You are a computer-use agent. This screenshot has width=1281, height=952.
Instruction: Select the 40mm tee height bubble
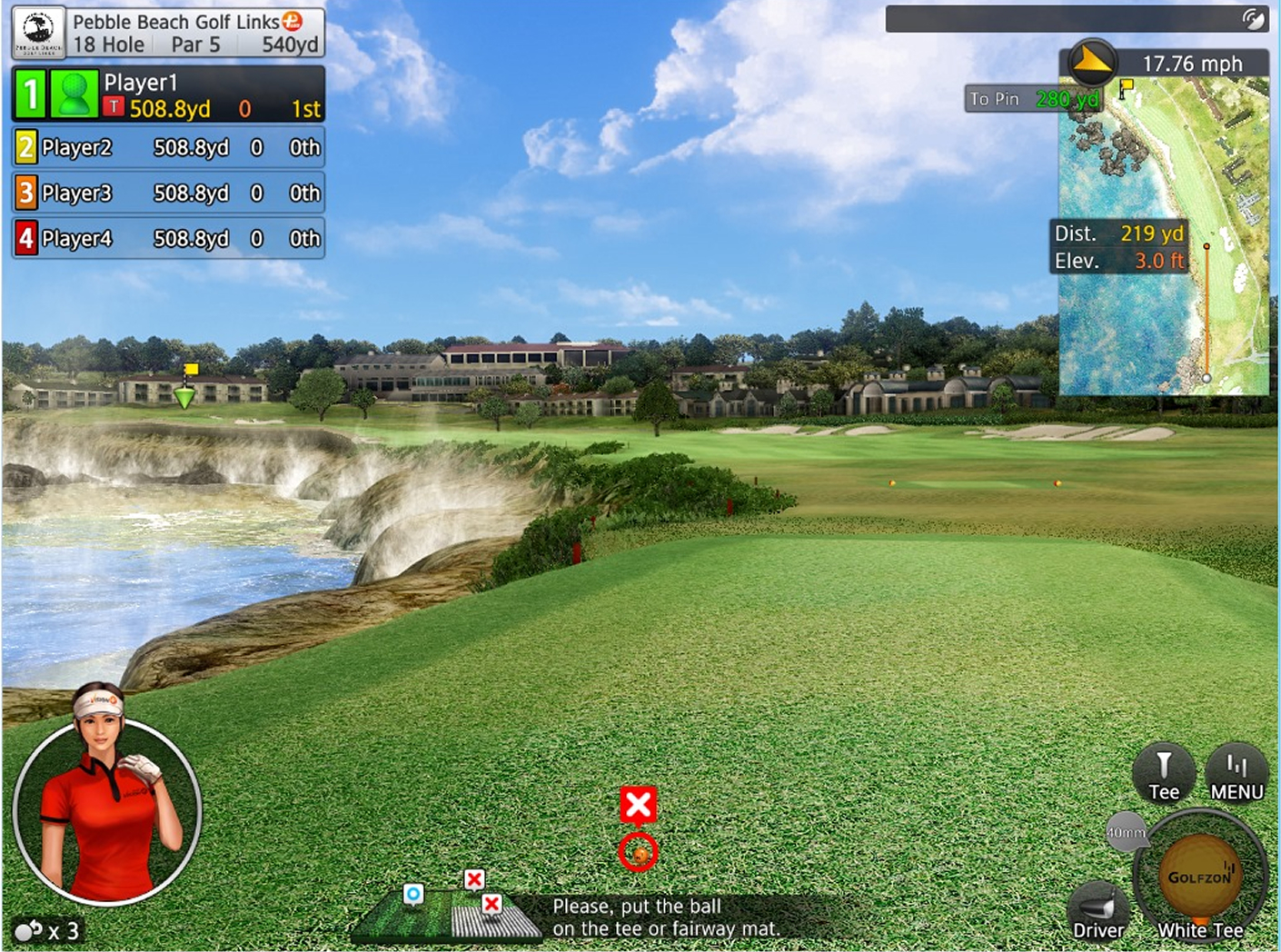point(1125,832)
